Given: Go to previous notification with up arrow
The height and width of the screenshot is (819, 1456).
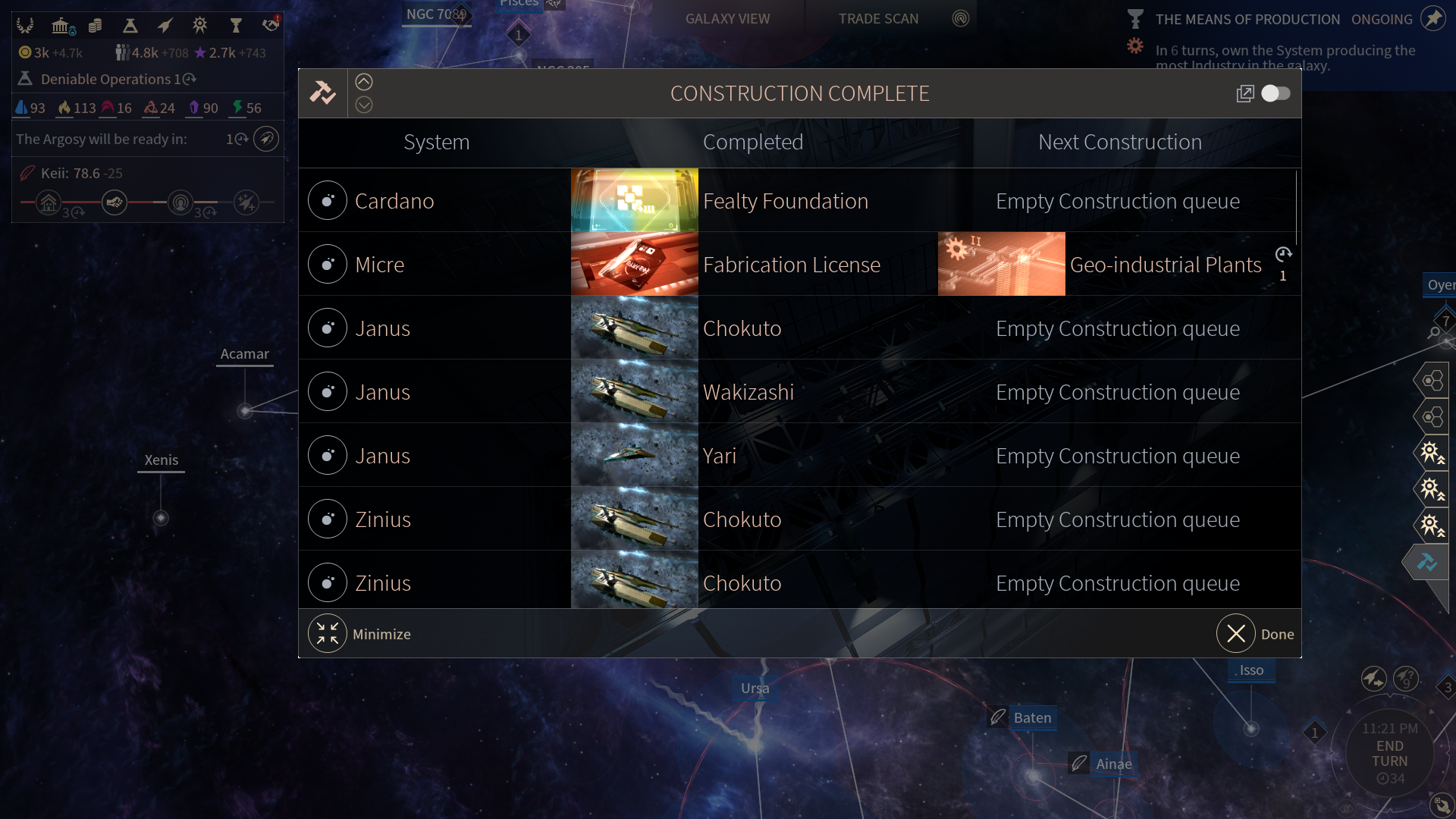Looking at the screenshot, I should (364, 82).
